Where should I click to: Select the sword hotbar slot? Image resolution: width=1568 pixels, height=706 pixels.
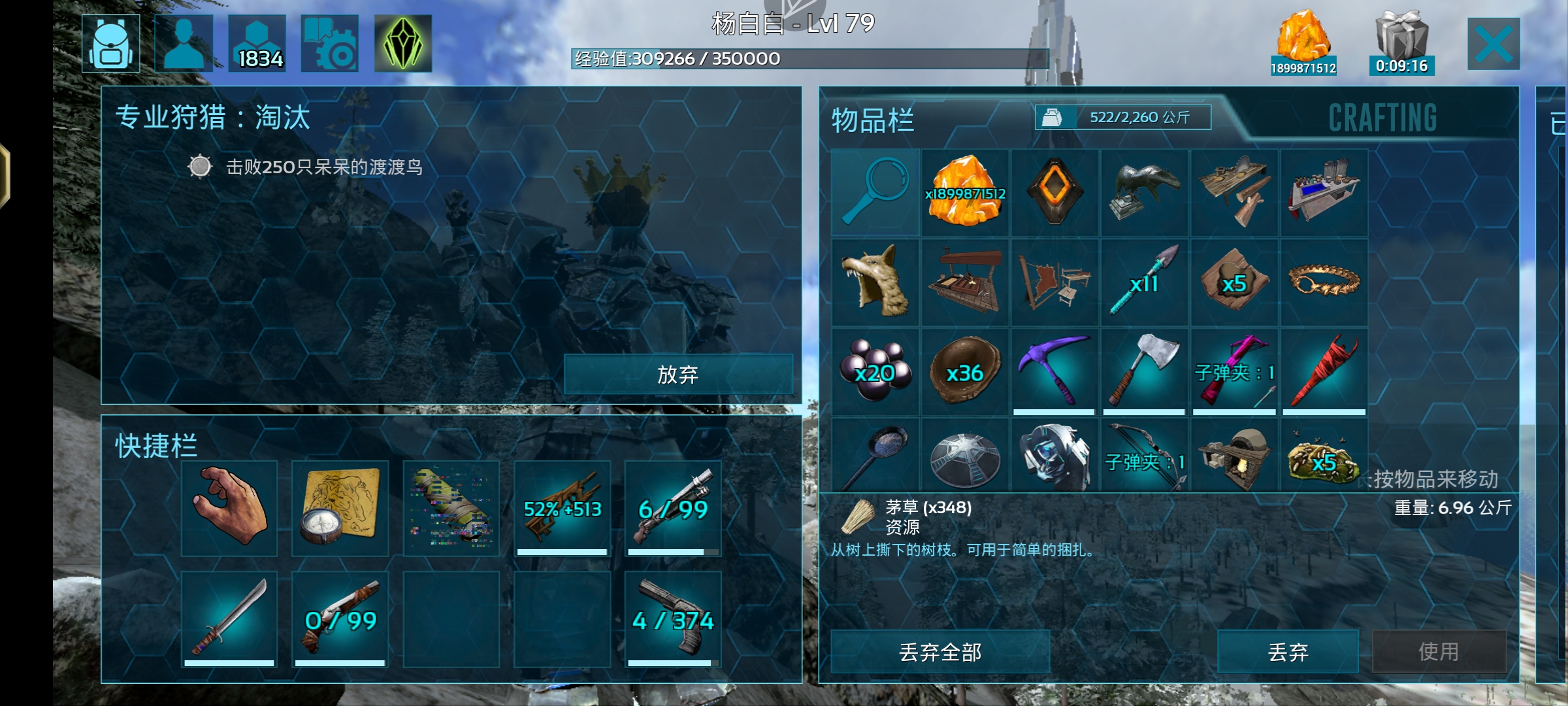pyautogui.click(x=229, y=619)
